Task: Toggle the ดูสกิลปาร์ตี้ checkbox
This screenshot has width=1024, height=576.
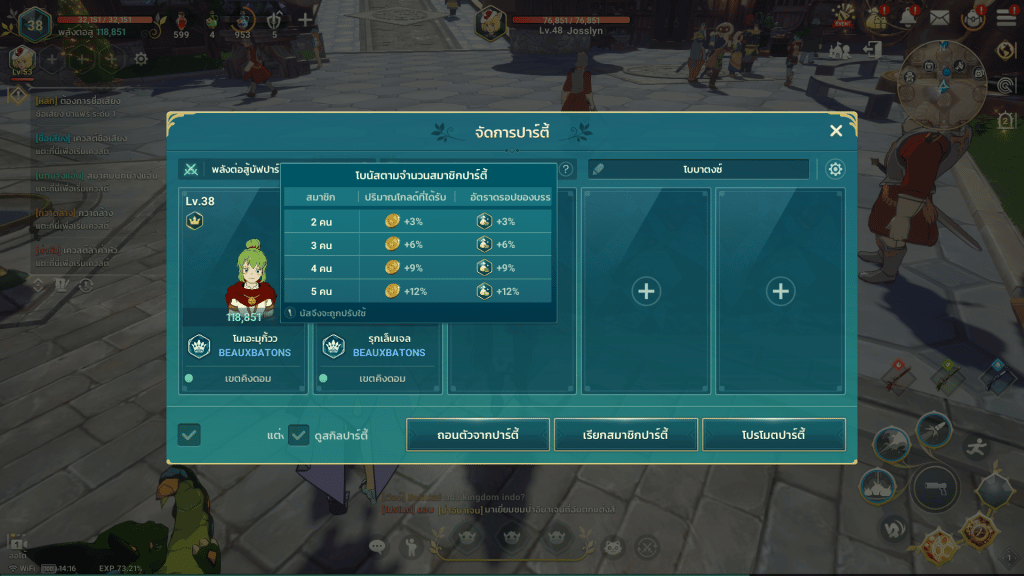Action: (x=298, y=435)
